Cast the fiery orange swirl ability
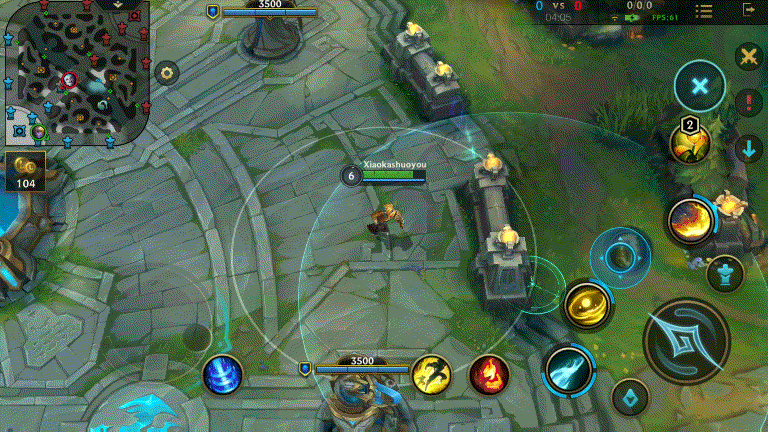This screenshot has height=432, width=768. (689, 220)
